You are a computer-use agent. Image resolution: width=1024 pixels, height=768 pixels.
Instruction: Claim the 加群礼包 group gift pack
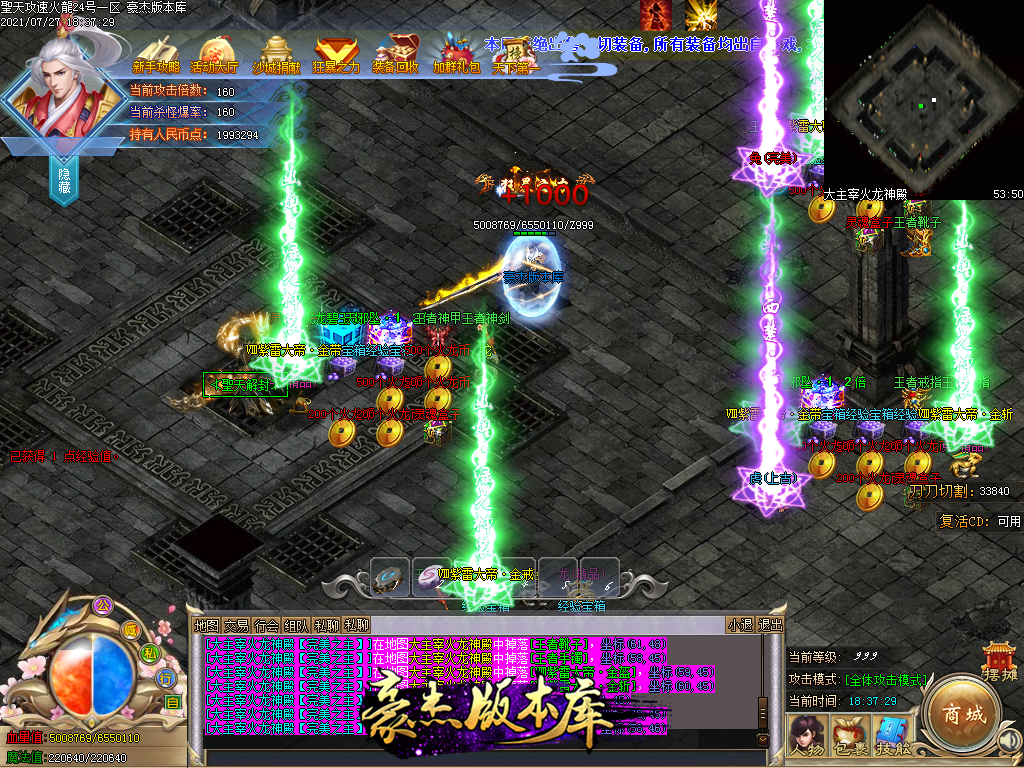coord(456,54)
